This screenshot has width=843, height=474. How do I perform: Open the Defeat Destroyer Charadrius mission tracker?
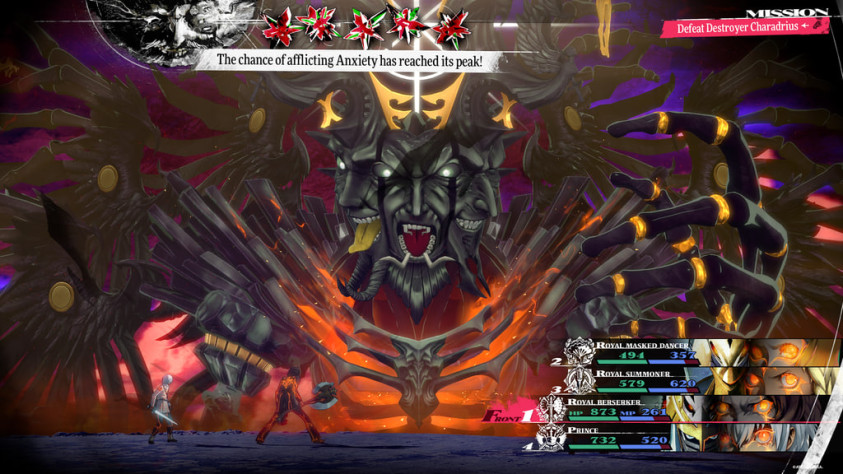tap(744, 26)
